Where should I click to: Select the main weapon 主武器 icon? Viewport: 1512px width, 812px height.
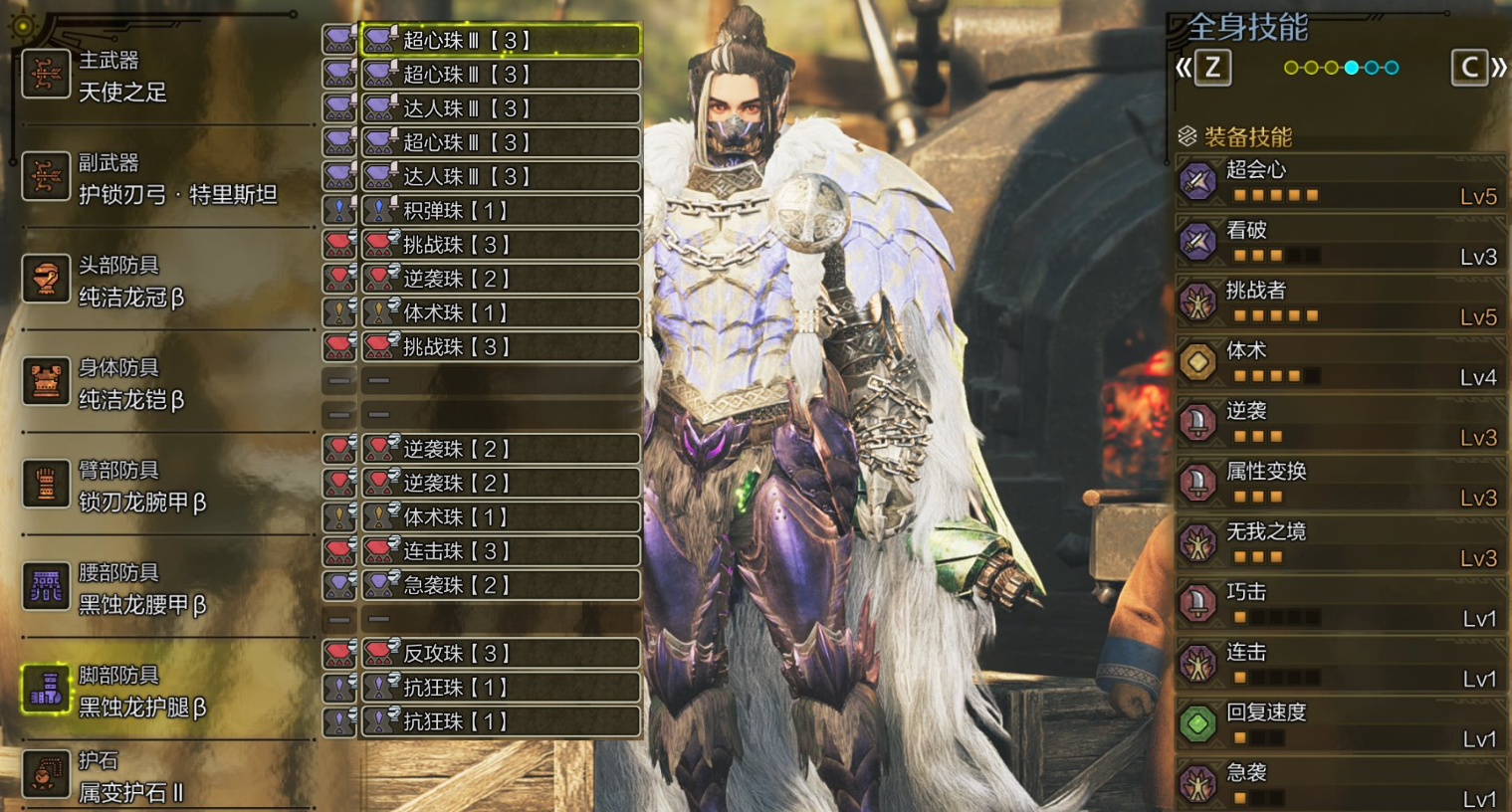[46, 76]
